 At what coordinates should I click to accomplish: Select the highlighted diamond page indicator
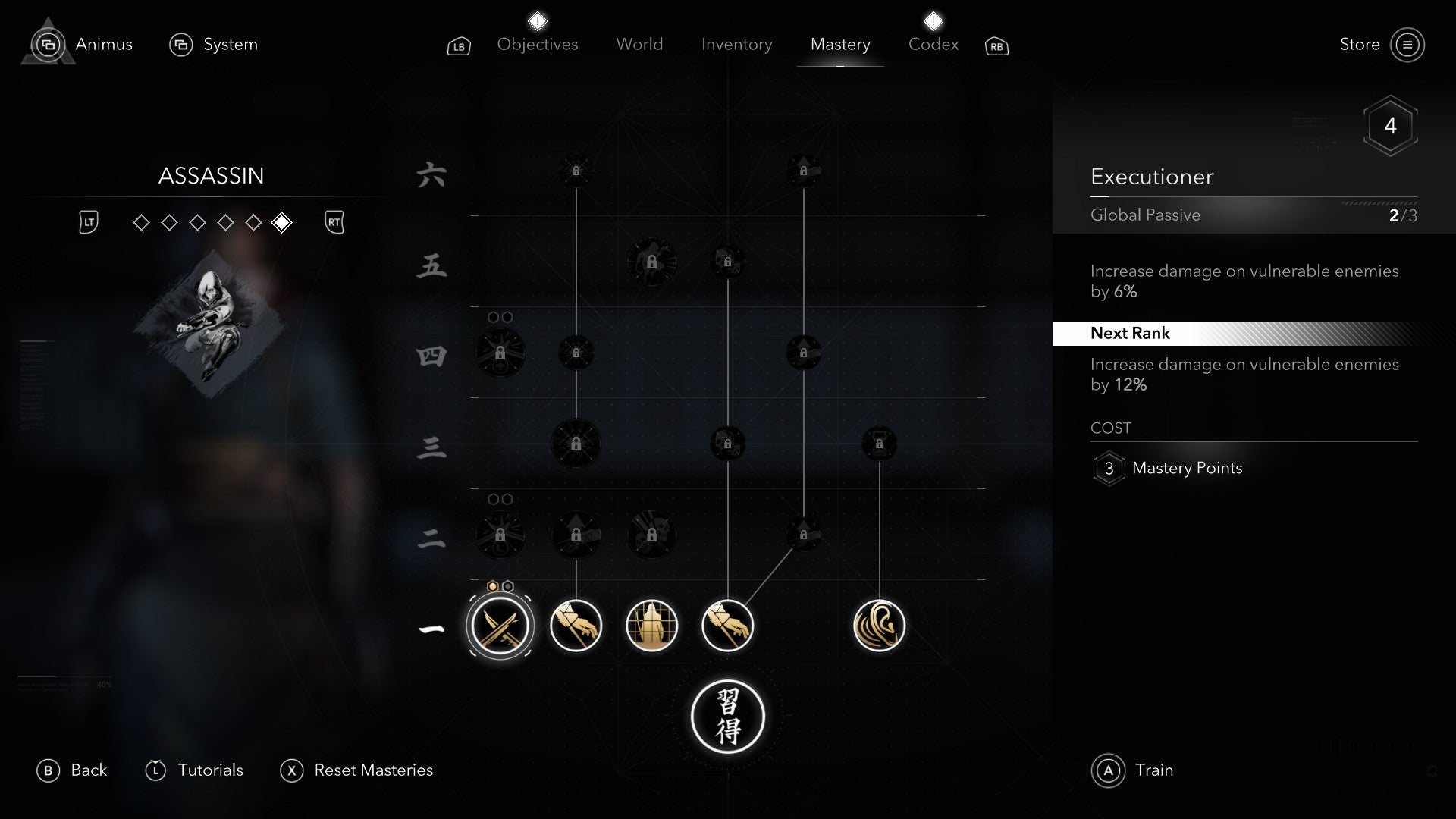coord(282,222)
